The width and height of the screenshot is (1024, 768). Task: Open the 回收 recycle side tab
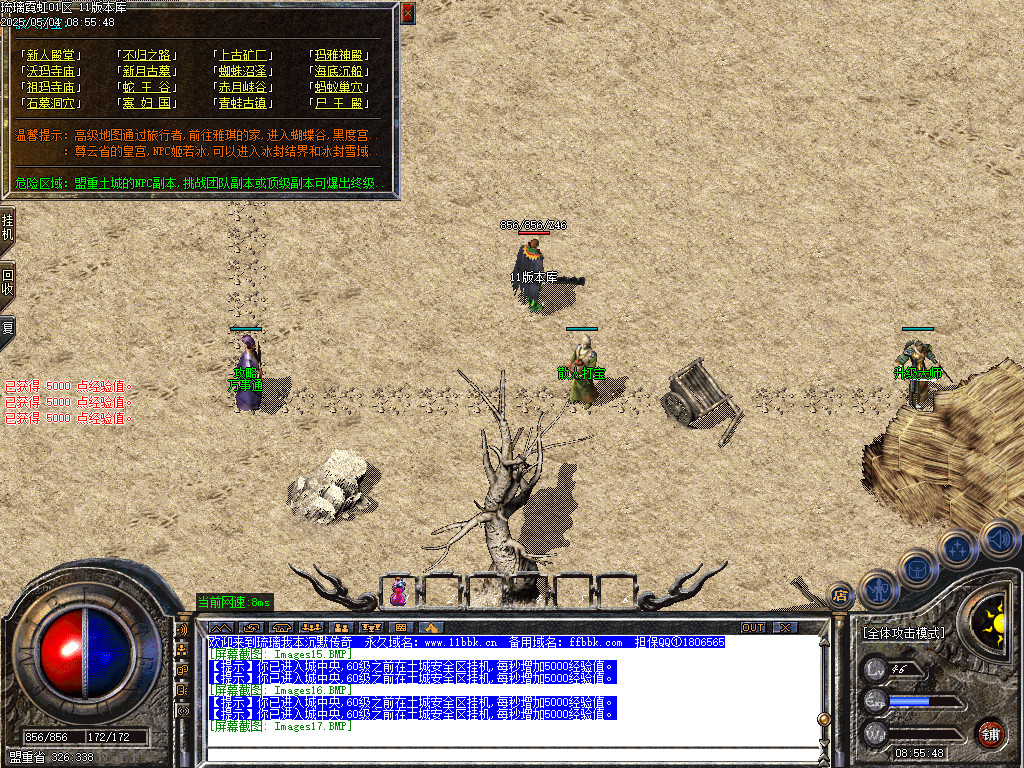pyautogui.click(x=7, y=283)
